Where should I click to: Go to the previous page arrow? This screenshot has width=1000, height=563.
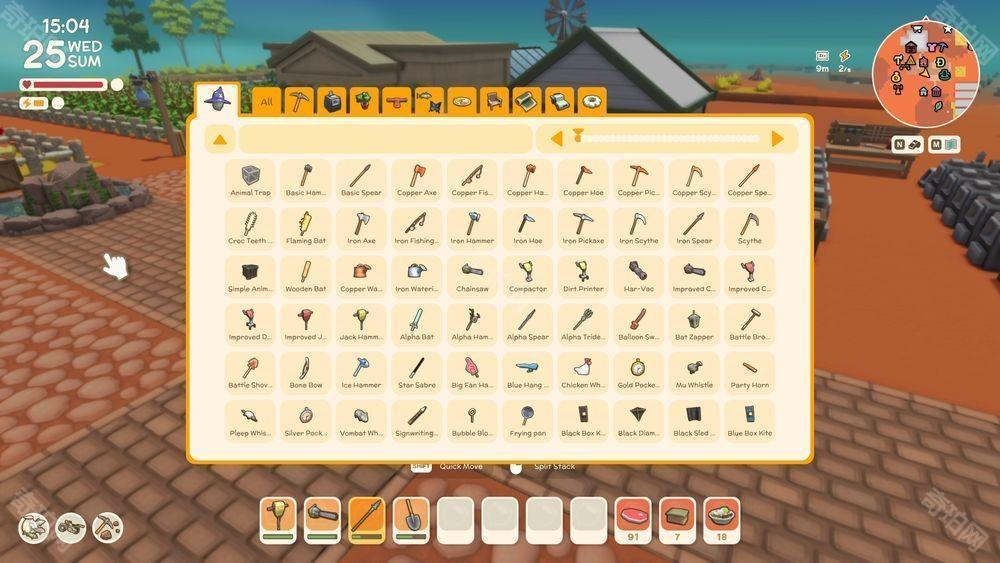(x=557, y=139)
